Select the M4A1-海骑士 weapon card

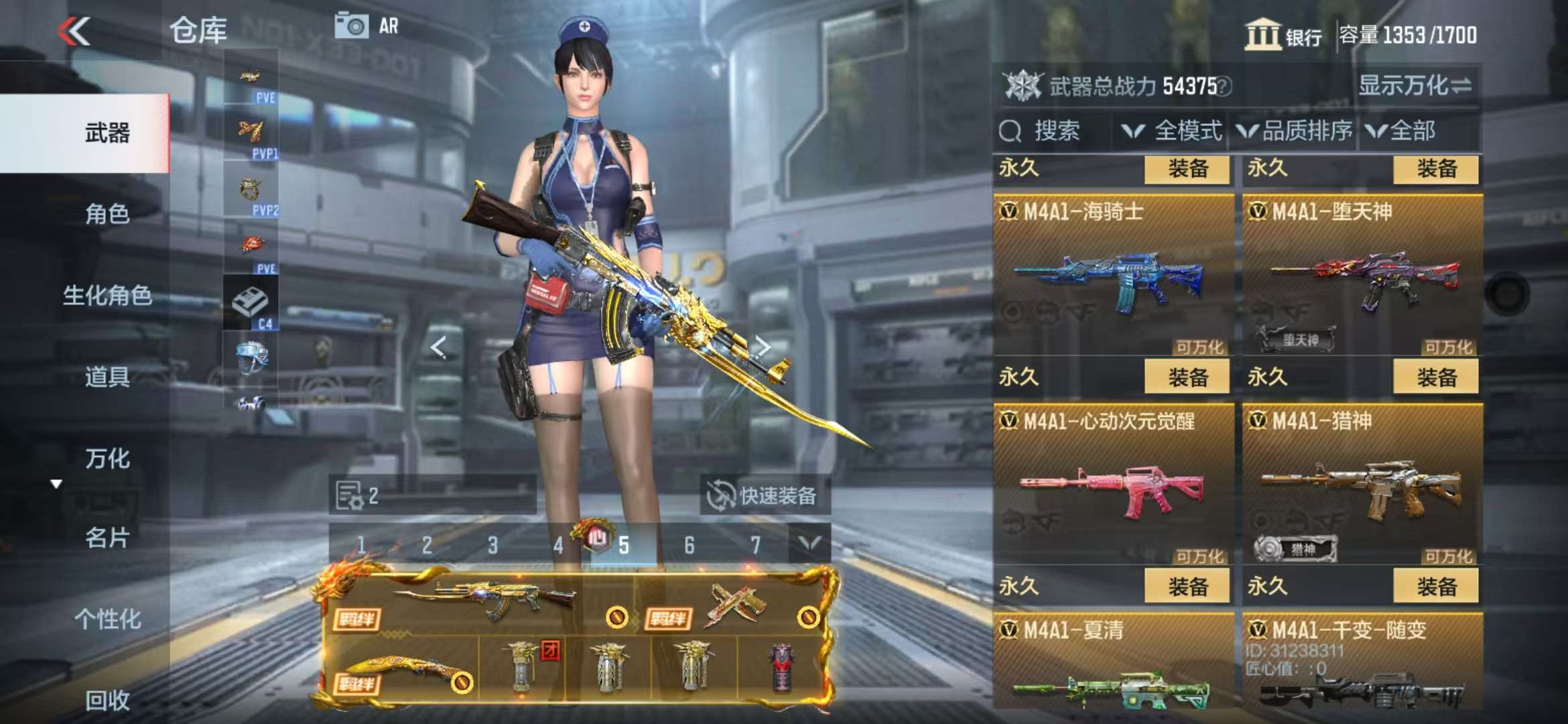1112,275
